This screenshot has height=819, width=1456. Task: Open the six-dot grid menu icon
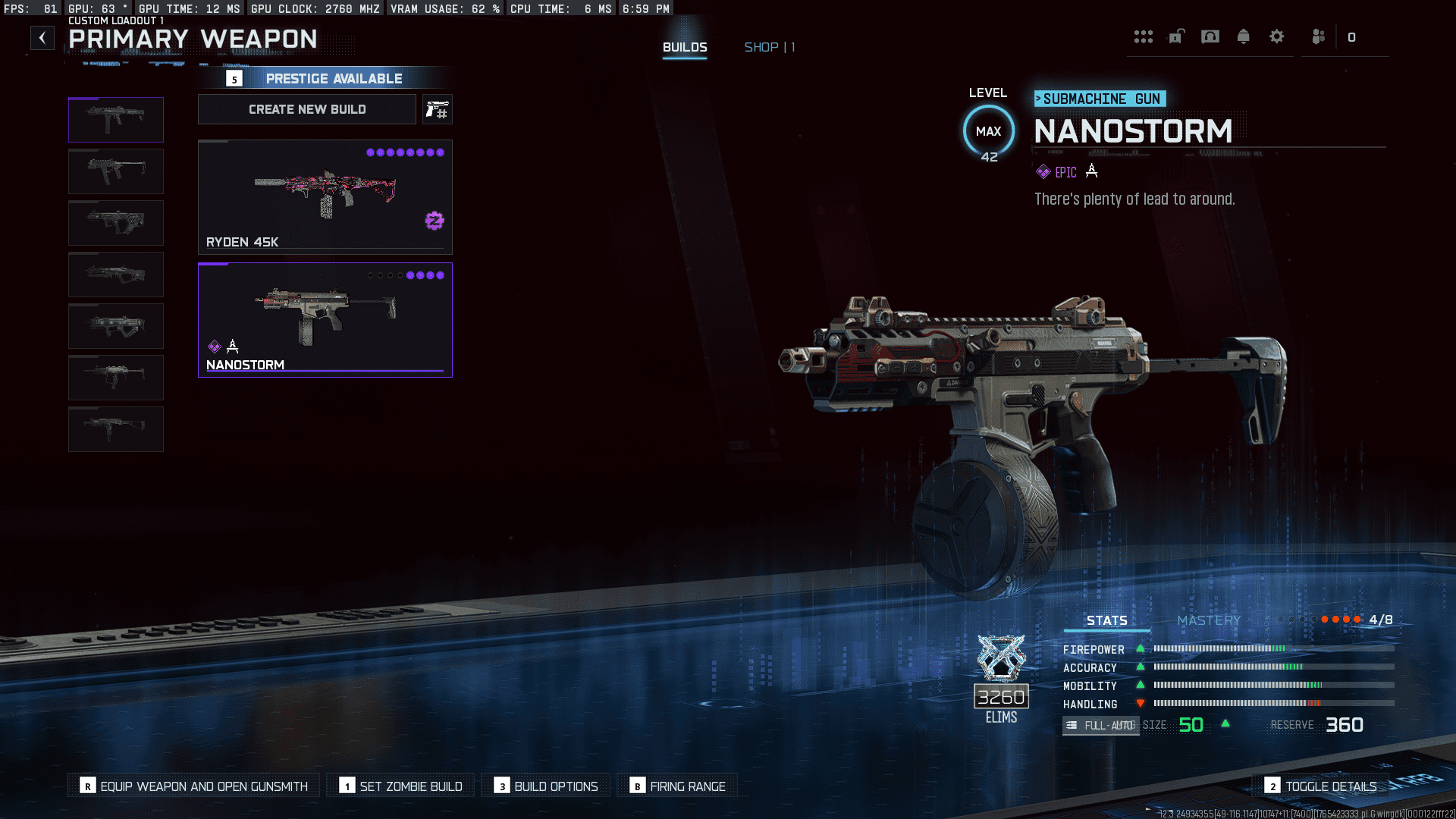click(x=1143, y=37)
